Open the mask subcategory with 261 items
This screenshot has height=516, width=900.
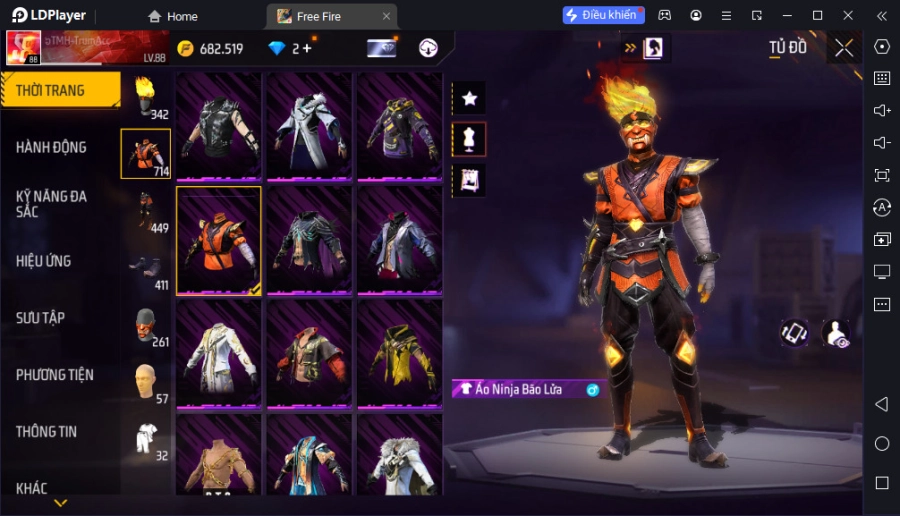pyautogui.click(x=146, y=325)
